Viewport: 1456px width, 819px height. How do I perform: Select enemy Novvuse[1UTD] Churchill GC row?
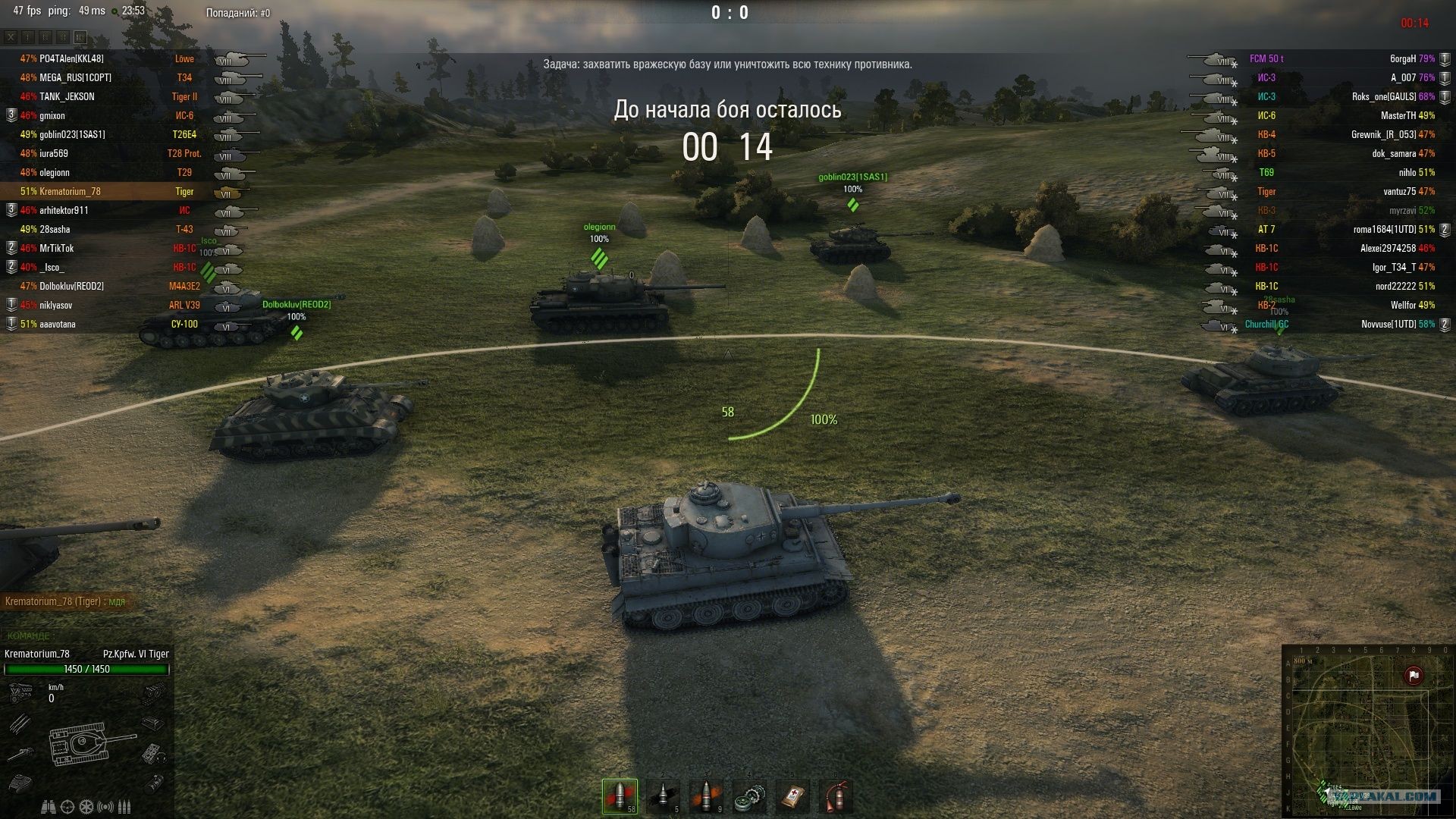1335,325
